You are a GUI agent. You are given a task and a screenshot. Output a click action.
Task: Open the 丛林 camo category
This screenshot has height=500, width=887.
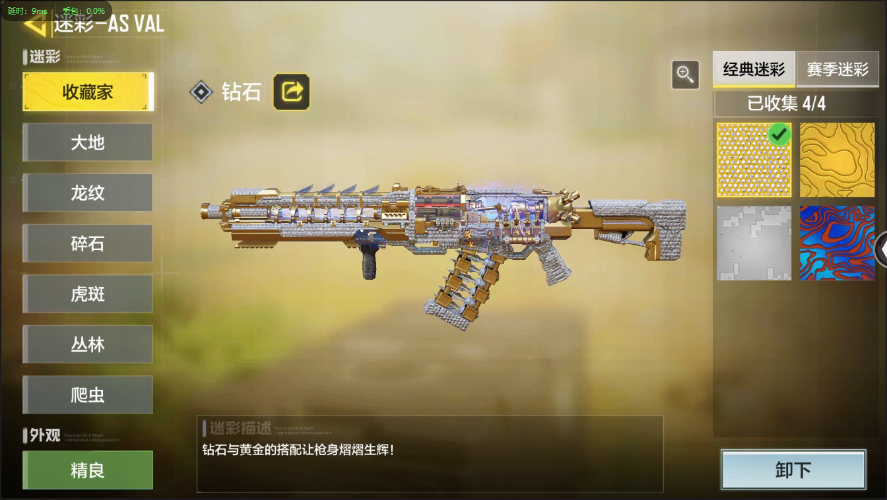[88, 344]
